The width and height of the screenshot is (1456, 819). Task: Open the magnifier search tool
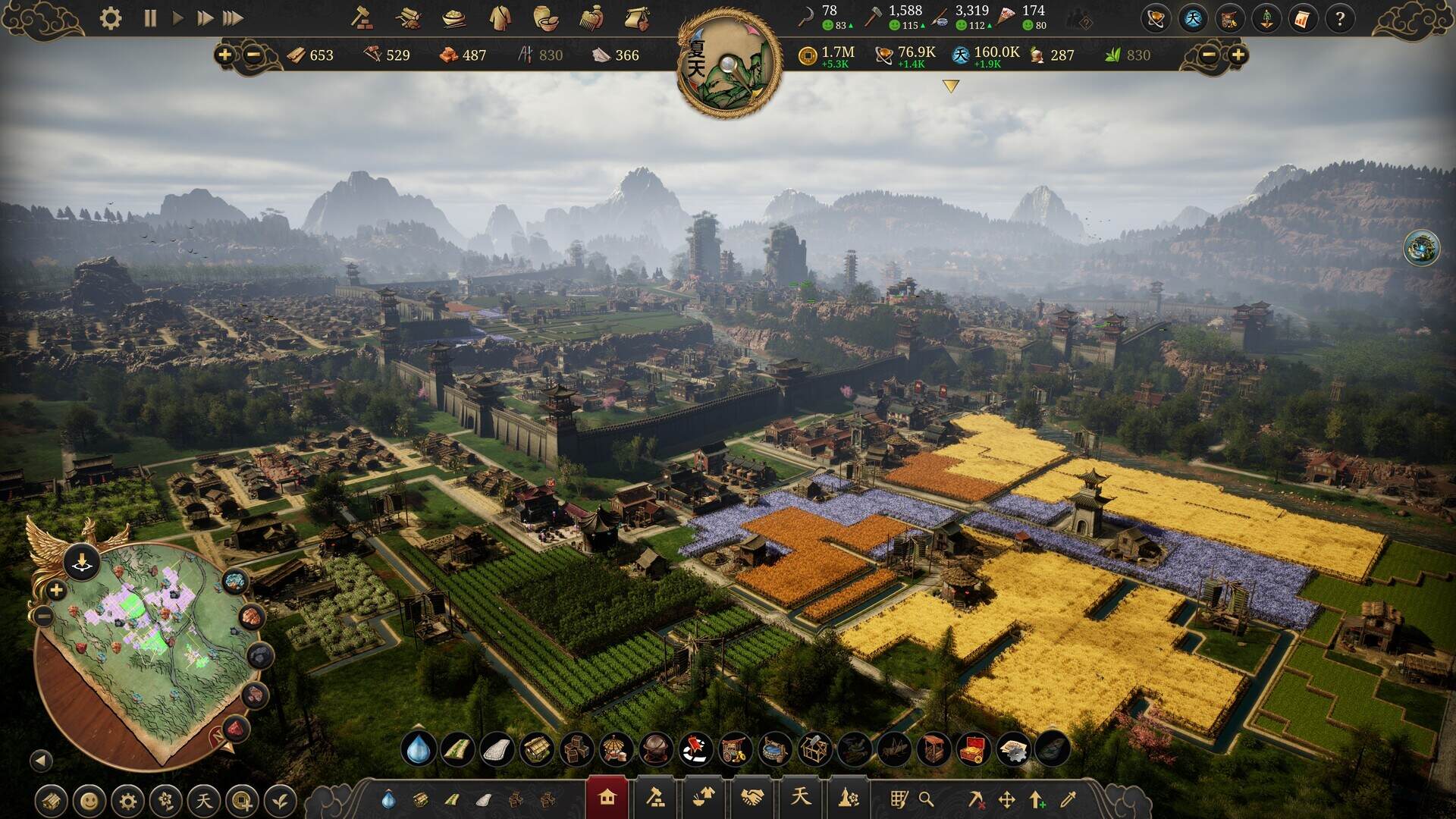pos(926,799)
